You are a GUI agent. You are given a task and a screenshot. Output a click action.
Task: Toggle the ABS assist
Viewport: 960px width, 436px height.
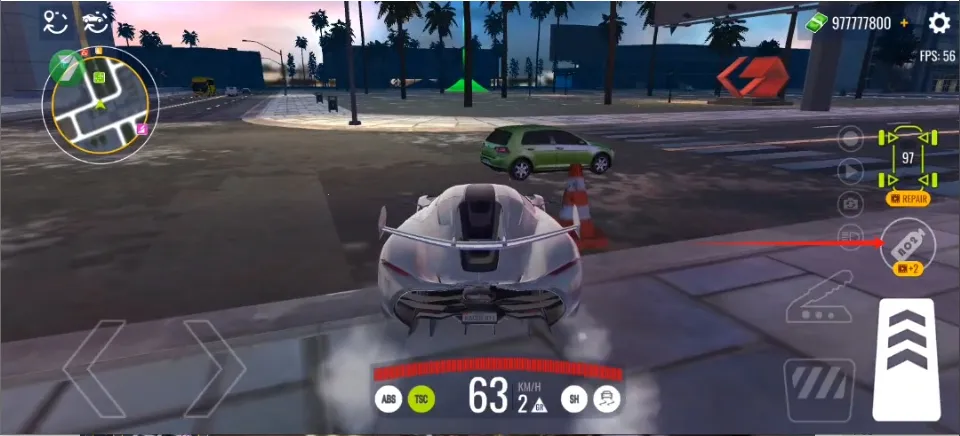(388, 399)
